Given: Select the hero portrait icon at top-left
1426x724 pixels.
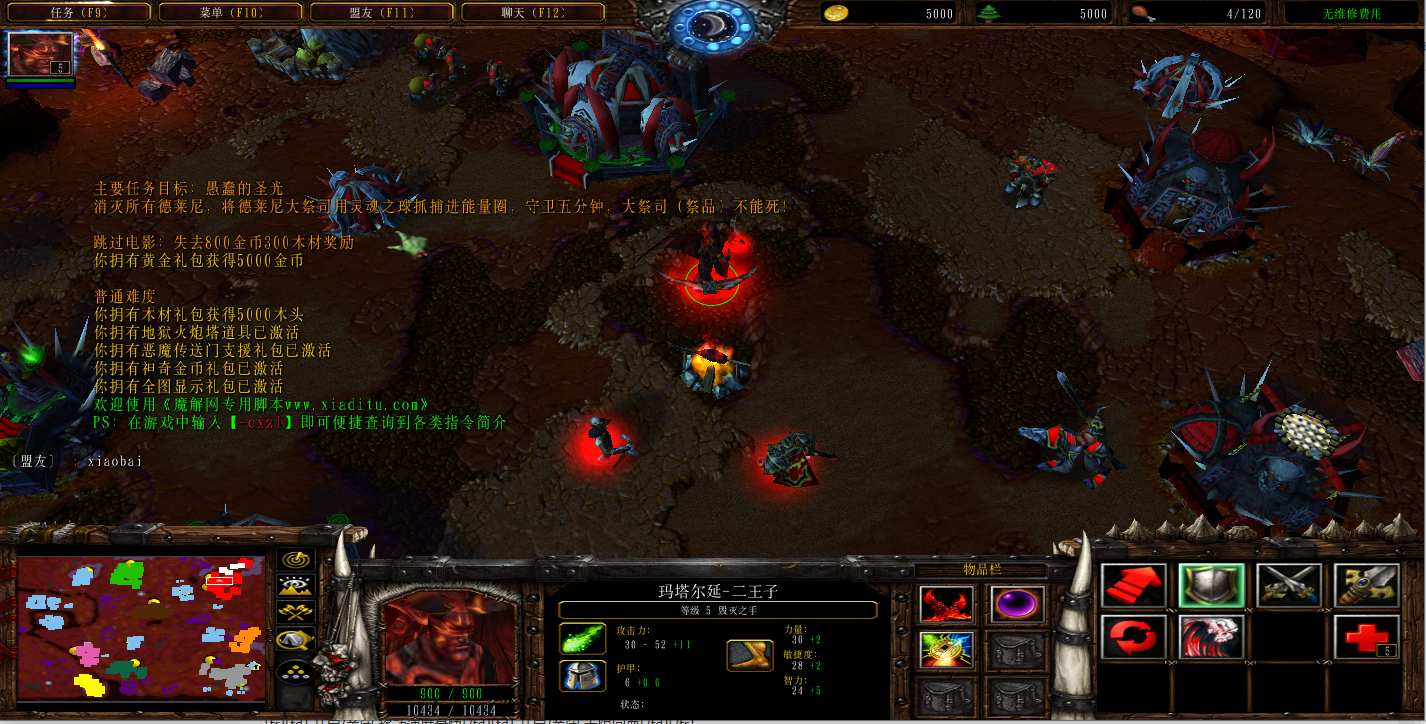Looking at the screenshot, I should (40, 55).
